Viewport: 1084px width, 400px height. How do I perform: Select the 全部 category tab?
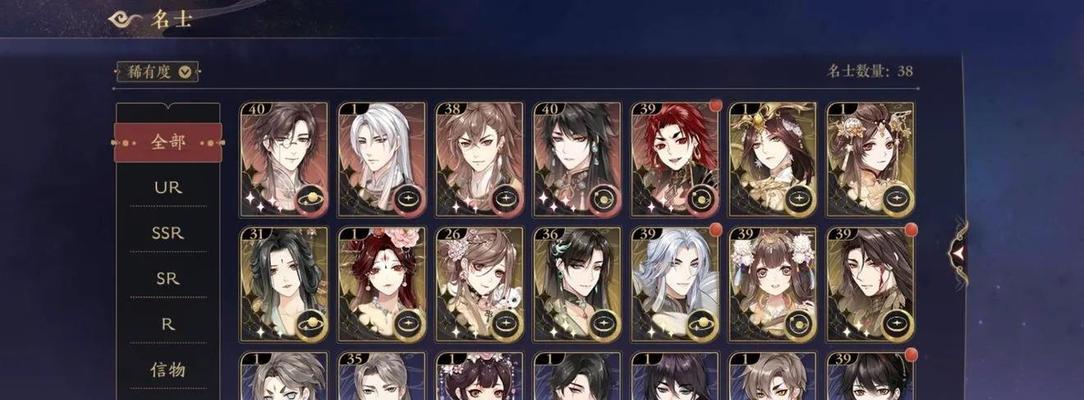(x=168, y=142)
